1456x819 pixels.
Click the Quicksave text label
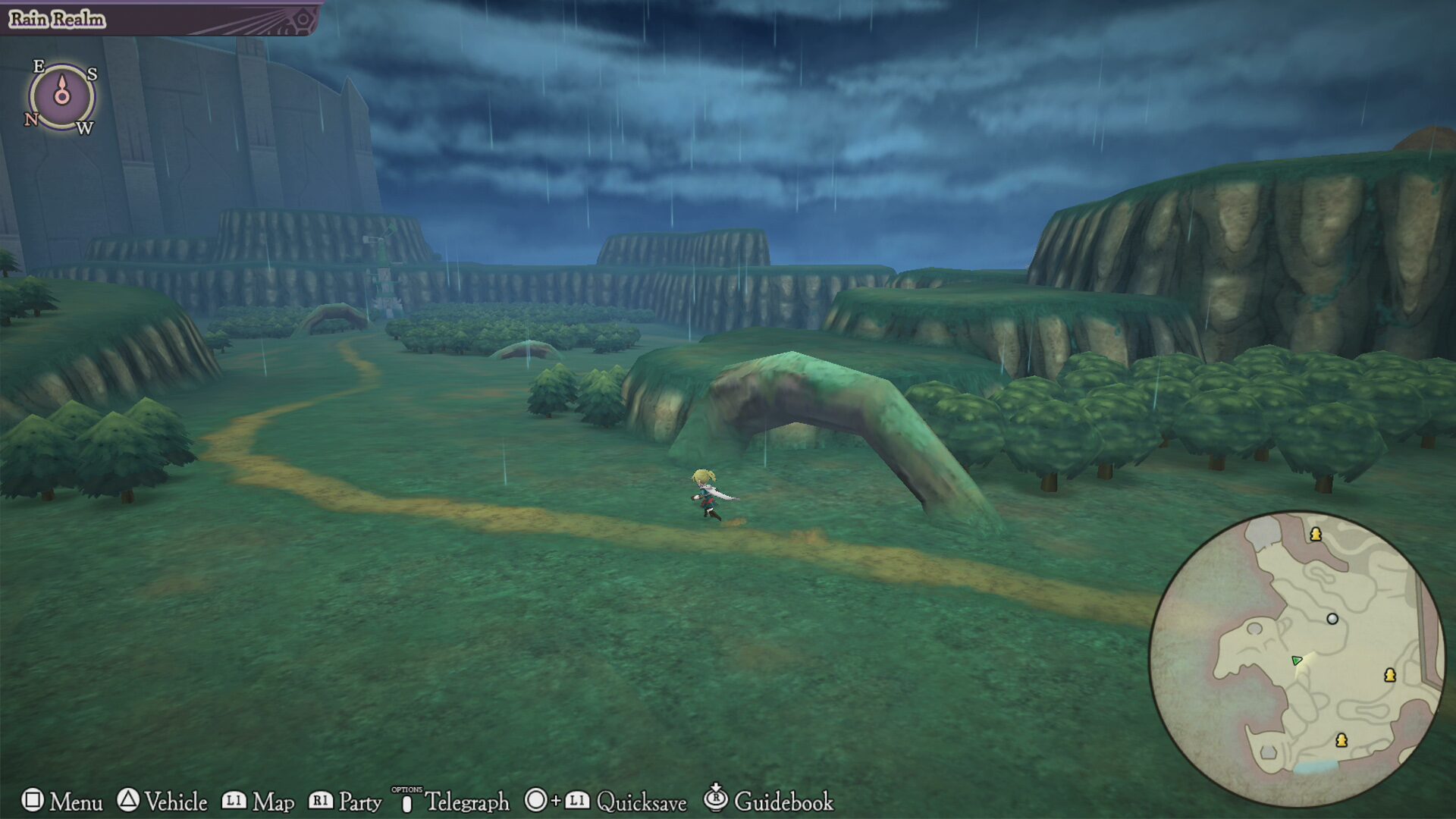[641, 802]
